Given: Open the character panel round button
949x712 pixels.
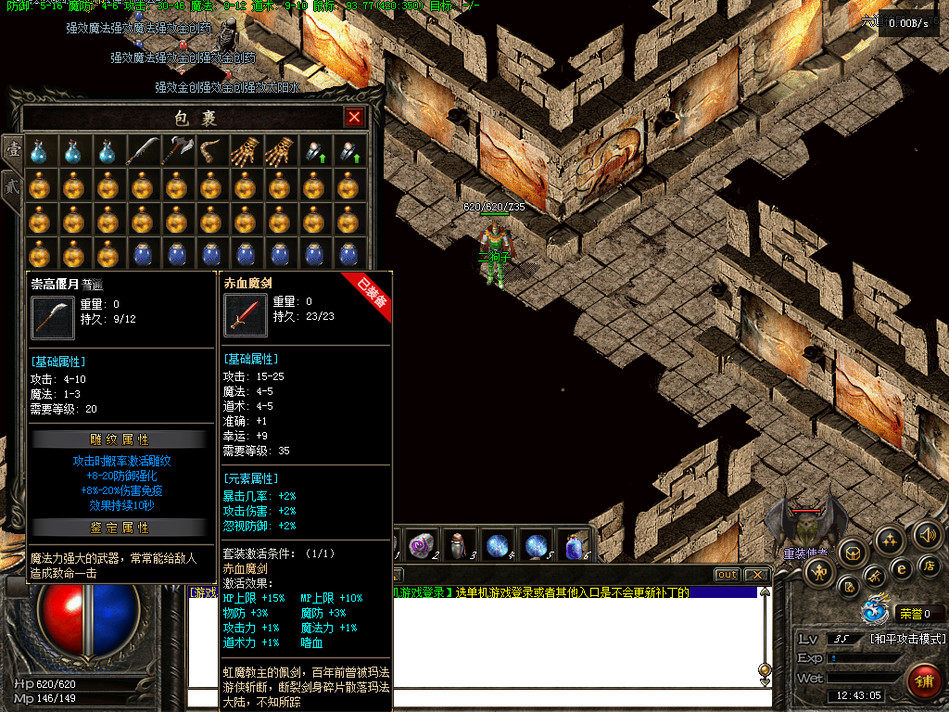Looking at the screenshot, I should click(x=818, y=570).
